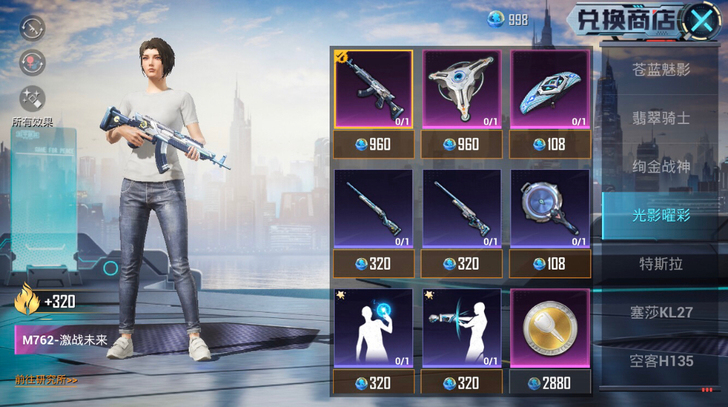Screen dimensions: 728x407
Task: Choose the 光影曜彩 tab
Action: [661, 215]
